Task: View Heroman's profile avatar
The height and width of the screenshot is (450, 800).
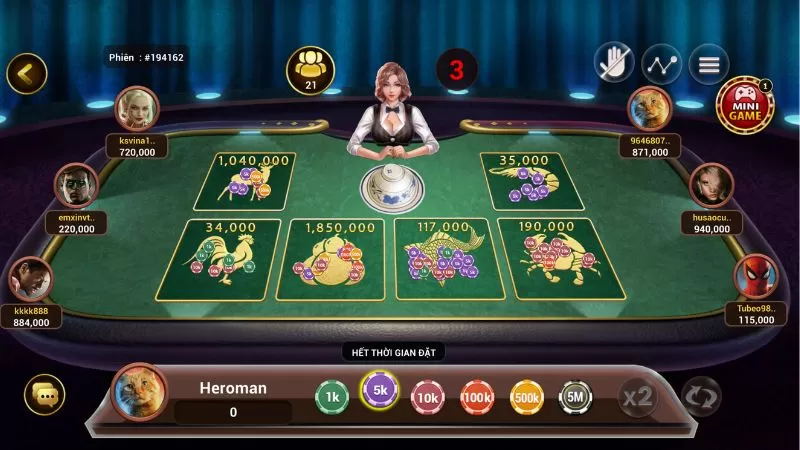Action: tap(139, 391)
